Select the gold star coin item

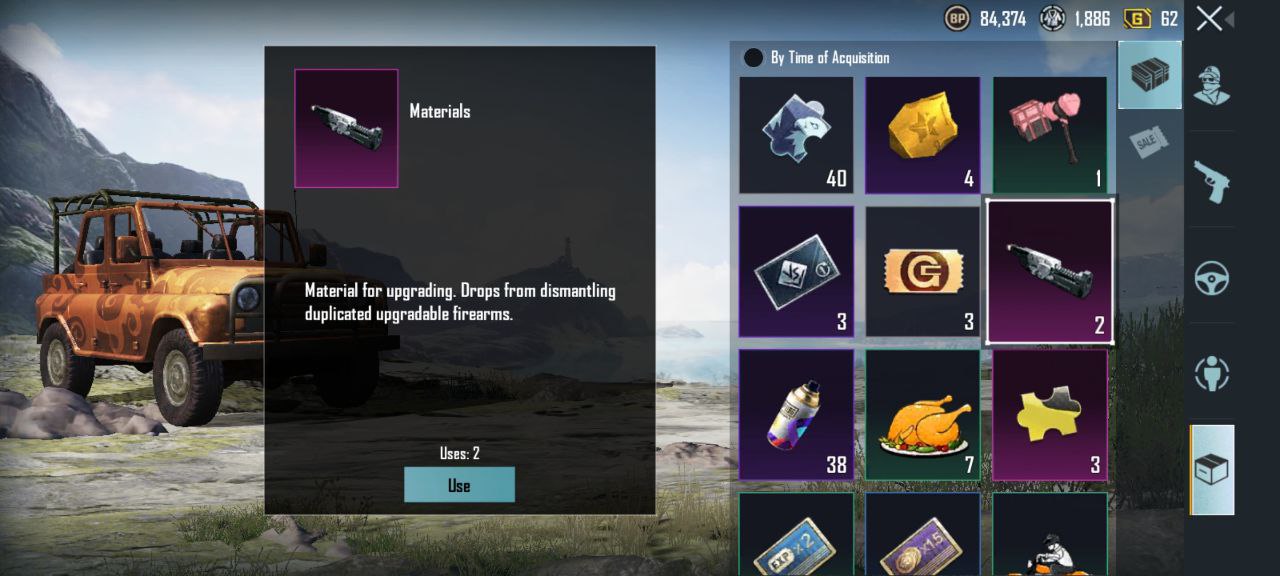click(x=922, y=134)
